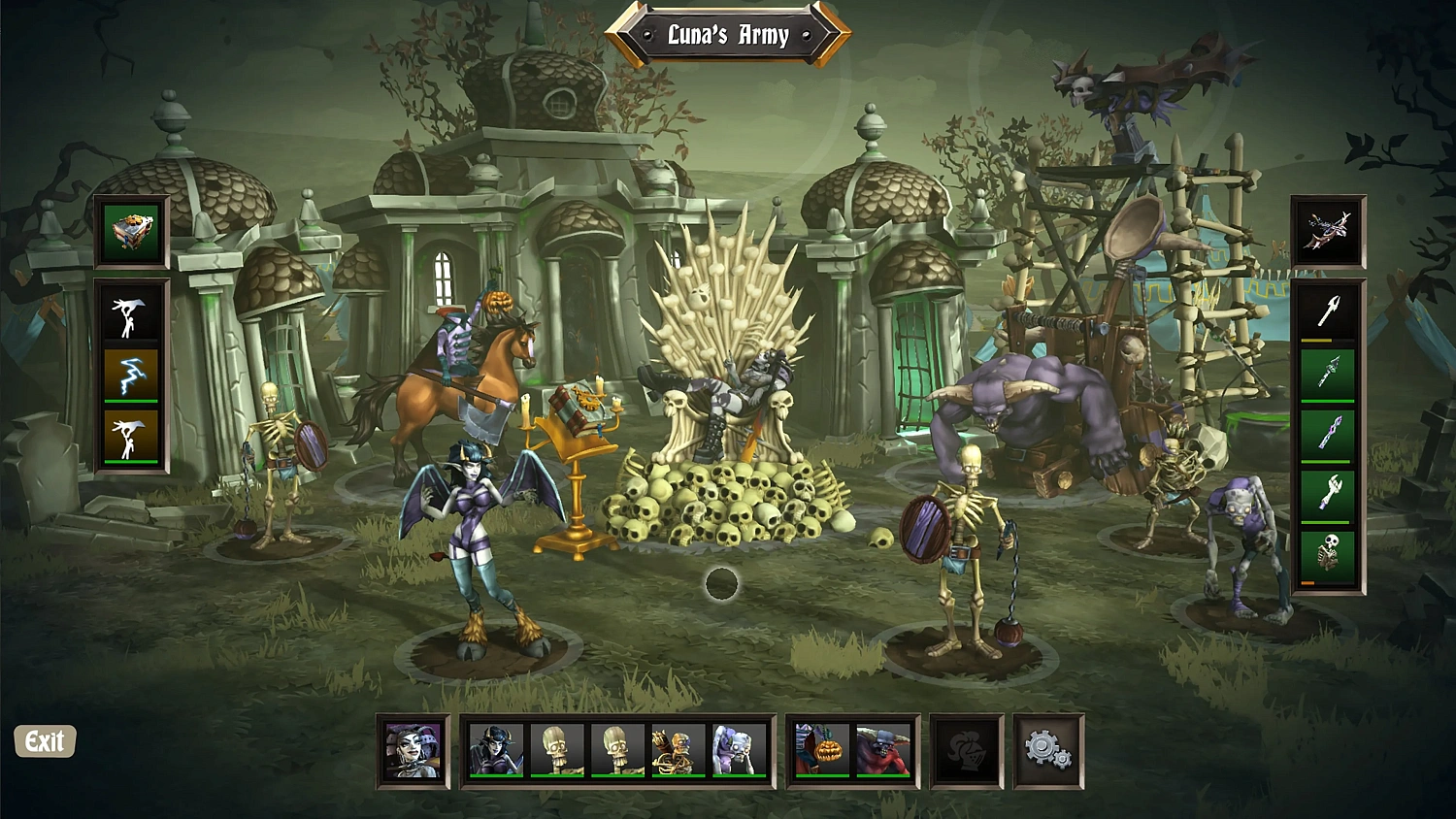This screenshot has width=1456, height=819.
Task: Select the lightning spell icon
Action: [x=131, y=374]
